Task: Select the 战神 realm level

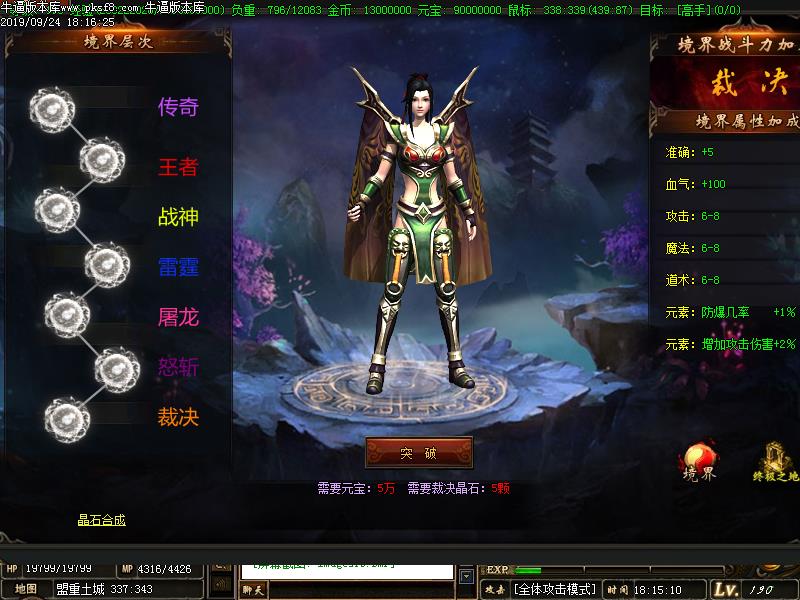Action: pos(178,217)
